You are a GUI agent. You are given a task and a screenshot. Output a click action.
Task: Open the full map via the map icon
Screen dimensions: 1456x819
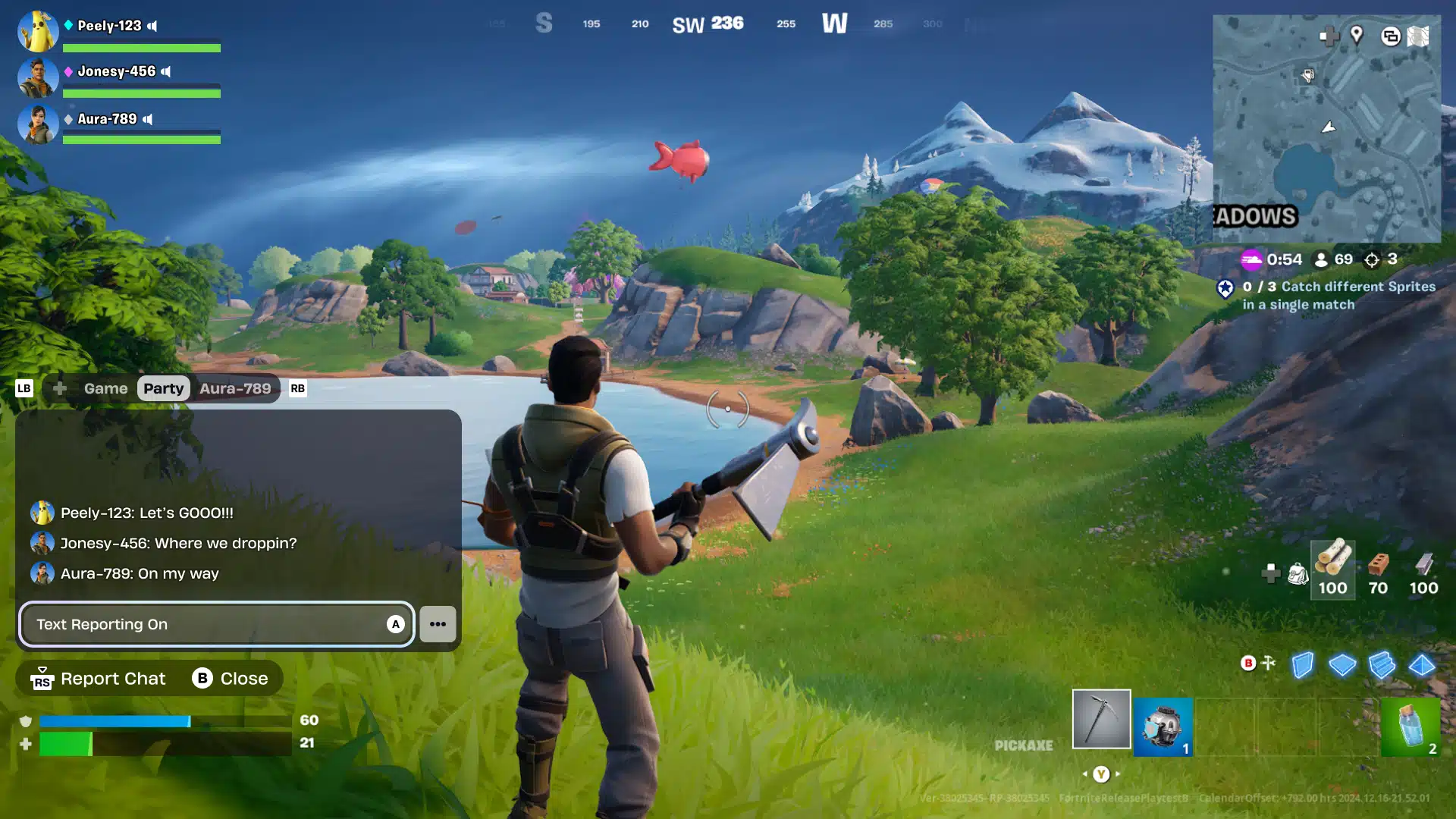pos(1418,36)
